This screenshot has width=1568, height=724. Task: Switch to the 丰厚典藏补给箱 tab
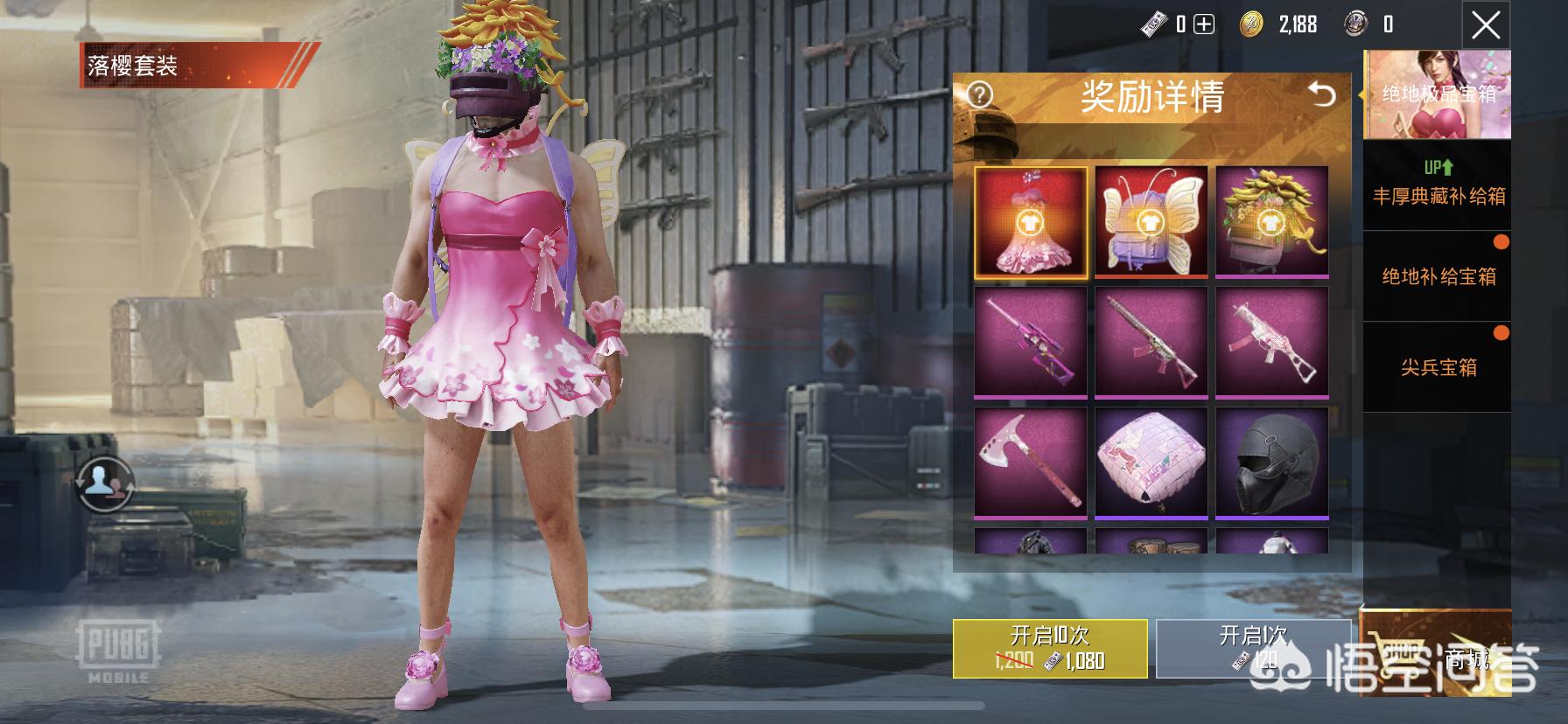point(1438,184)
